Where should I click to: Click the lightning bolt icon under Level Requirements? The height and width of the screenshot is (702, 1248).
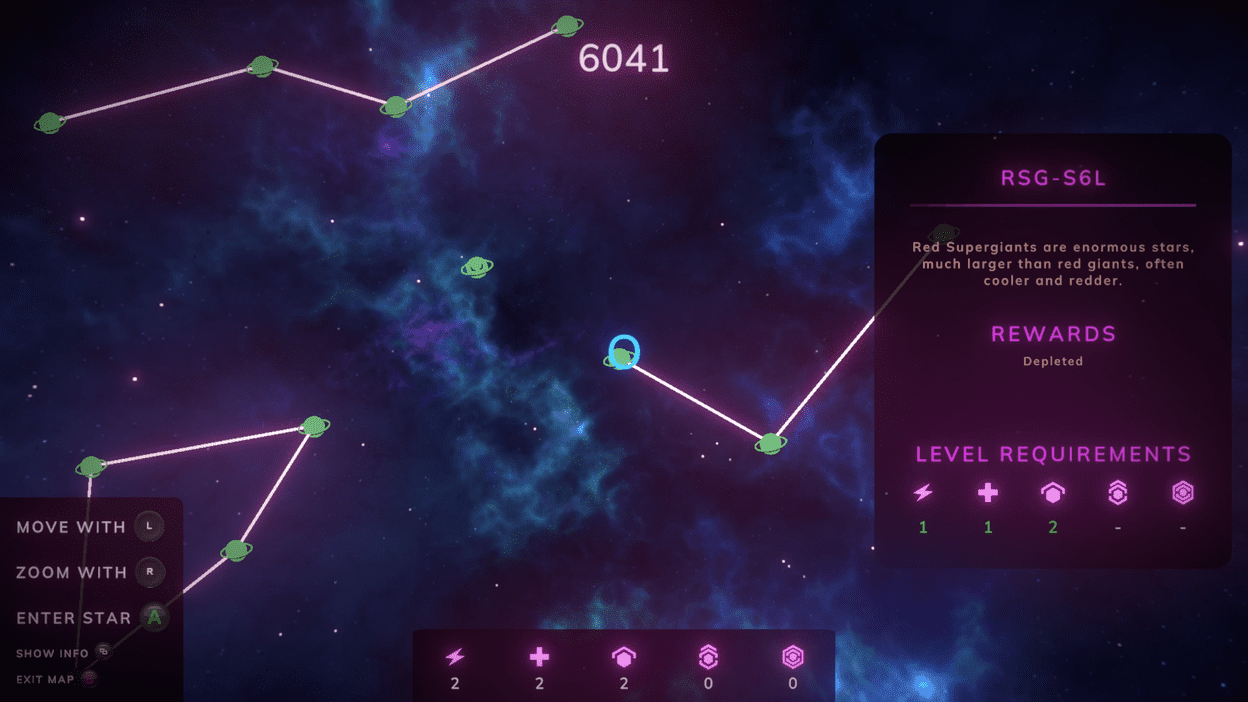point(923,492)
